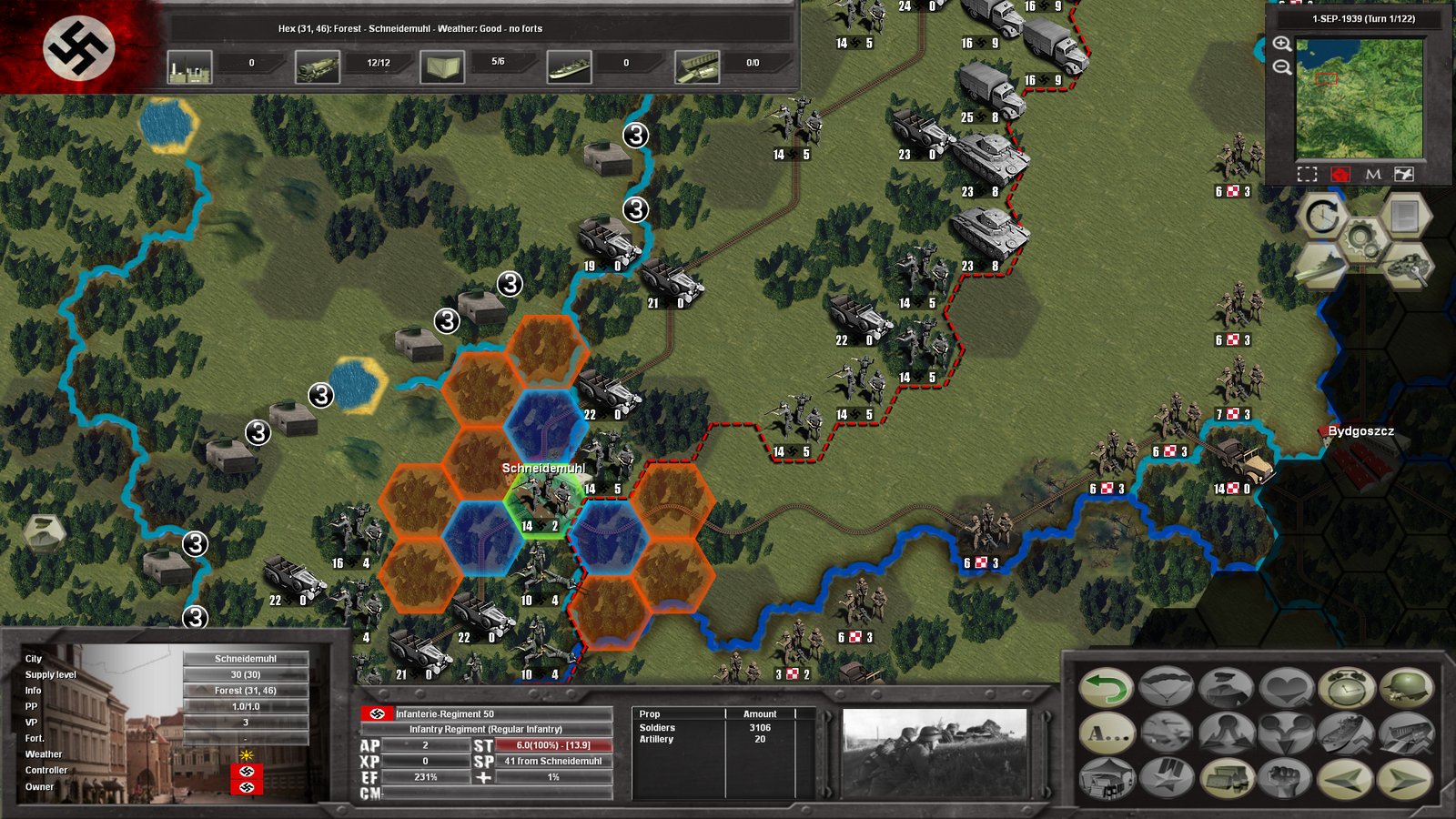Select the Infanterie-Regiment 50 unit on green hex
Image resolution: width=1456 pixels, height=819 pixels.
[544, 500]
